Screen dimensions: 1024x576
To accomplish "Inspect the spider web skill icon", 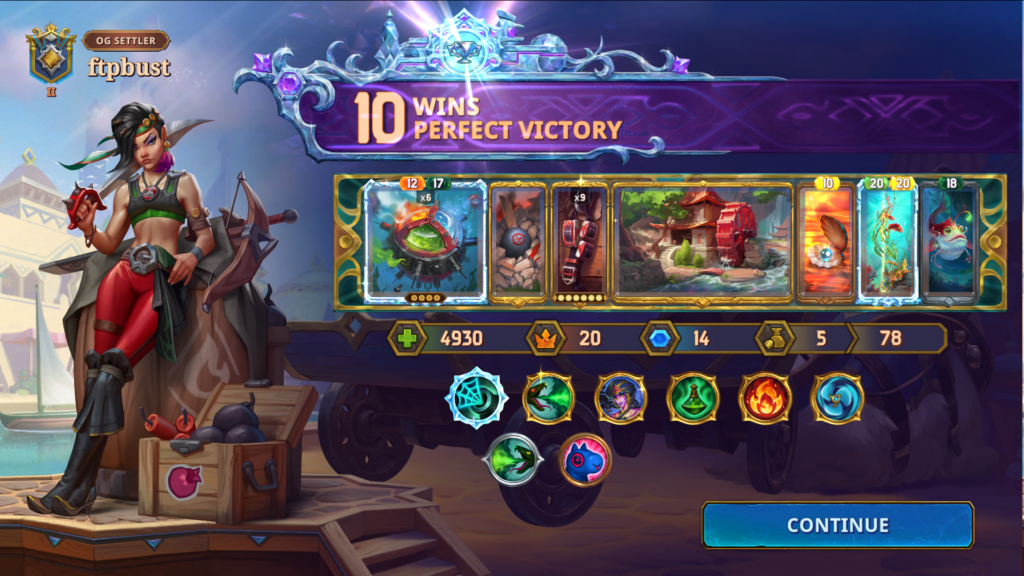I will click(476, 398).
